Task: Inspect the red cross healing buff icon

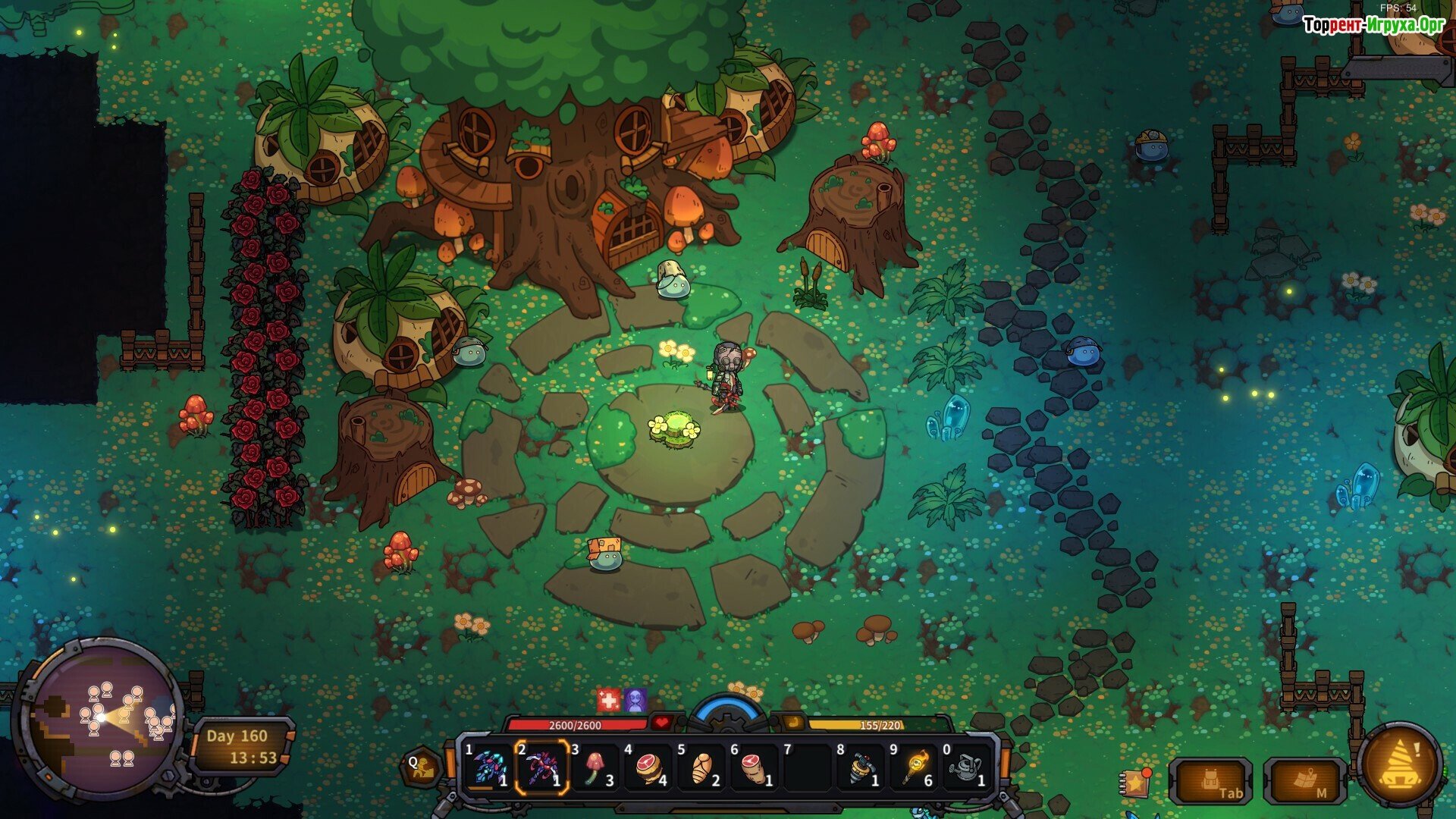Action: coord(608,699)
